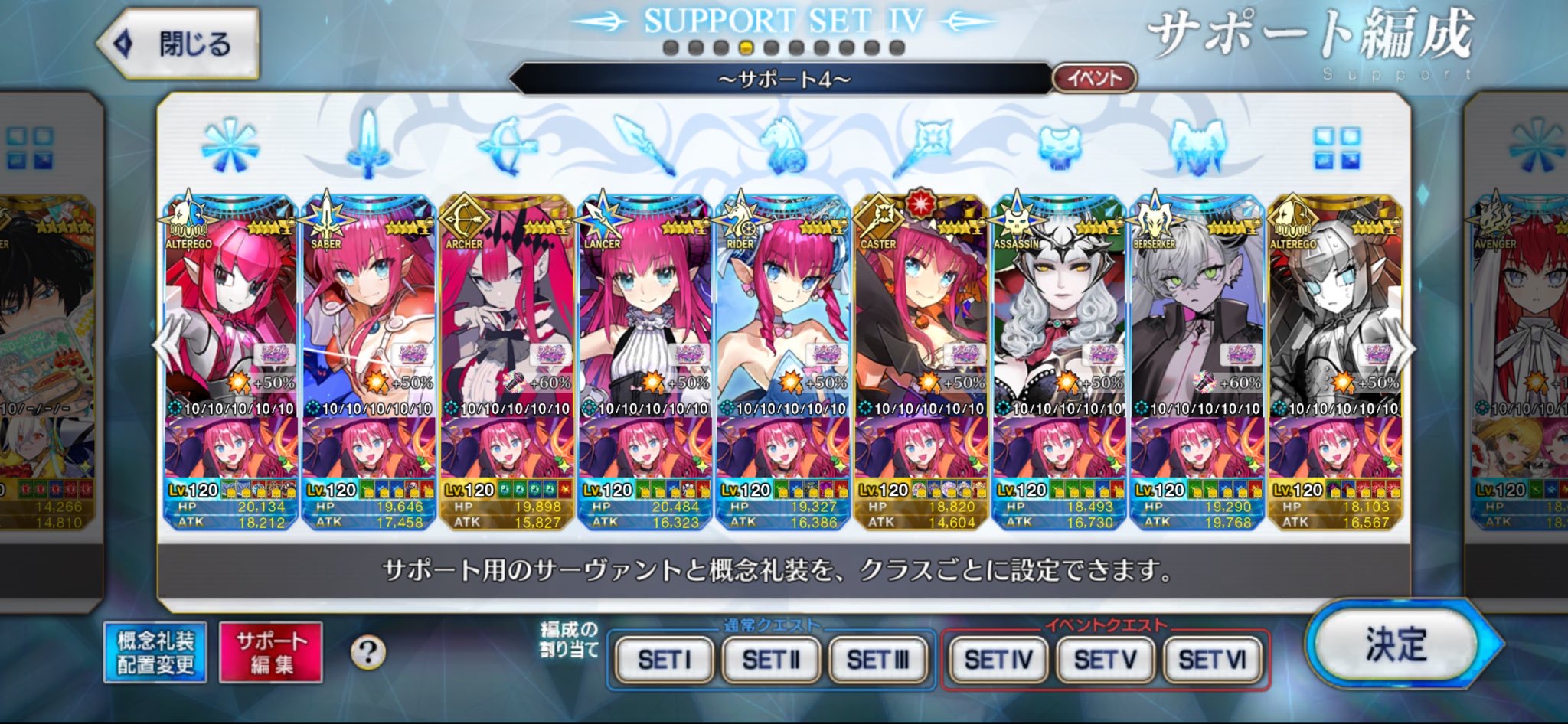Confirm with the 決定 button
Screen dimensions: 1568x724
[1395, 644]
